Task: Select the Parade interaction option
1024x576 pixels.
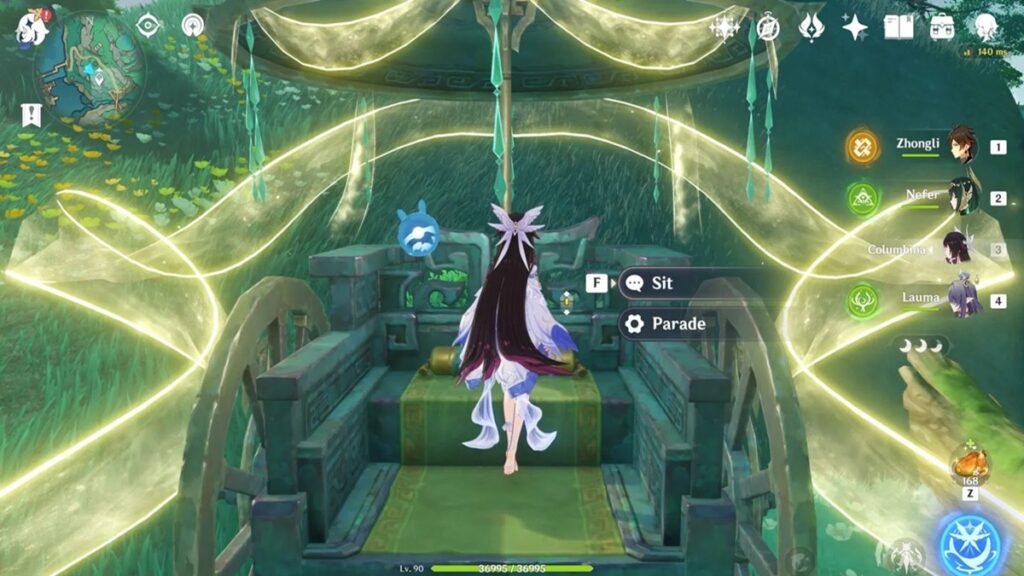Action: (677, 324)
